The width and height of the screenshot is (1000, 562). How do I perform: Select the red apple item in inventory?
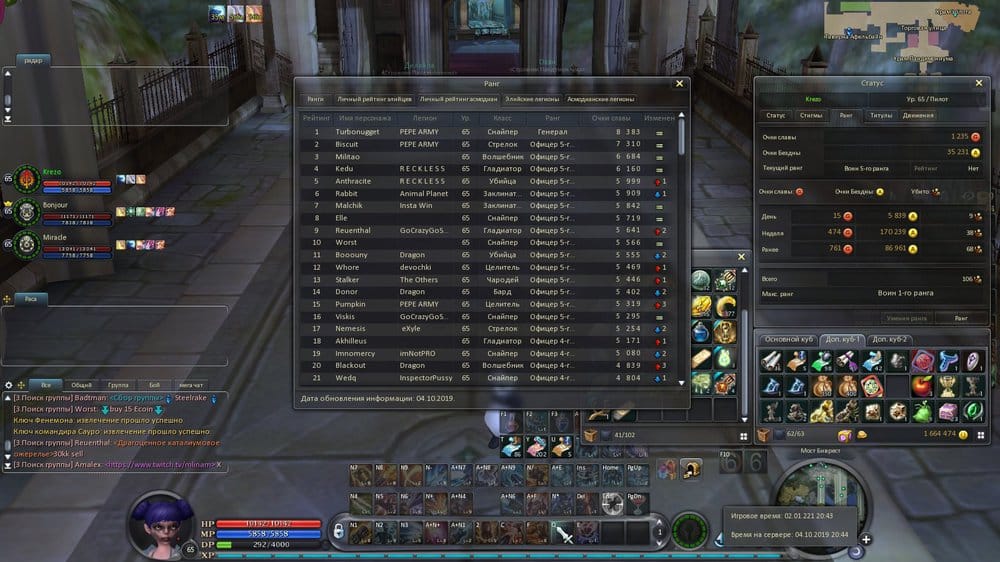922,386
